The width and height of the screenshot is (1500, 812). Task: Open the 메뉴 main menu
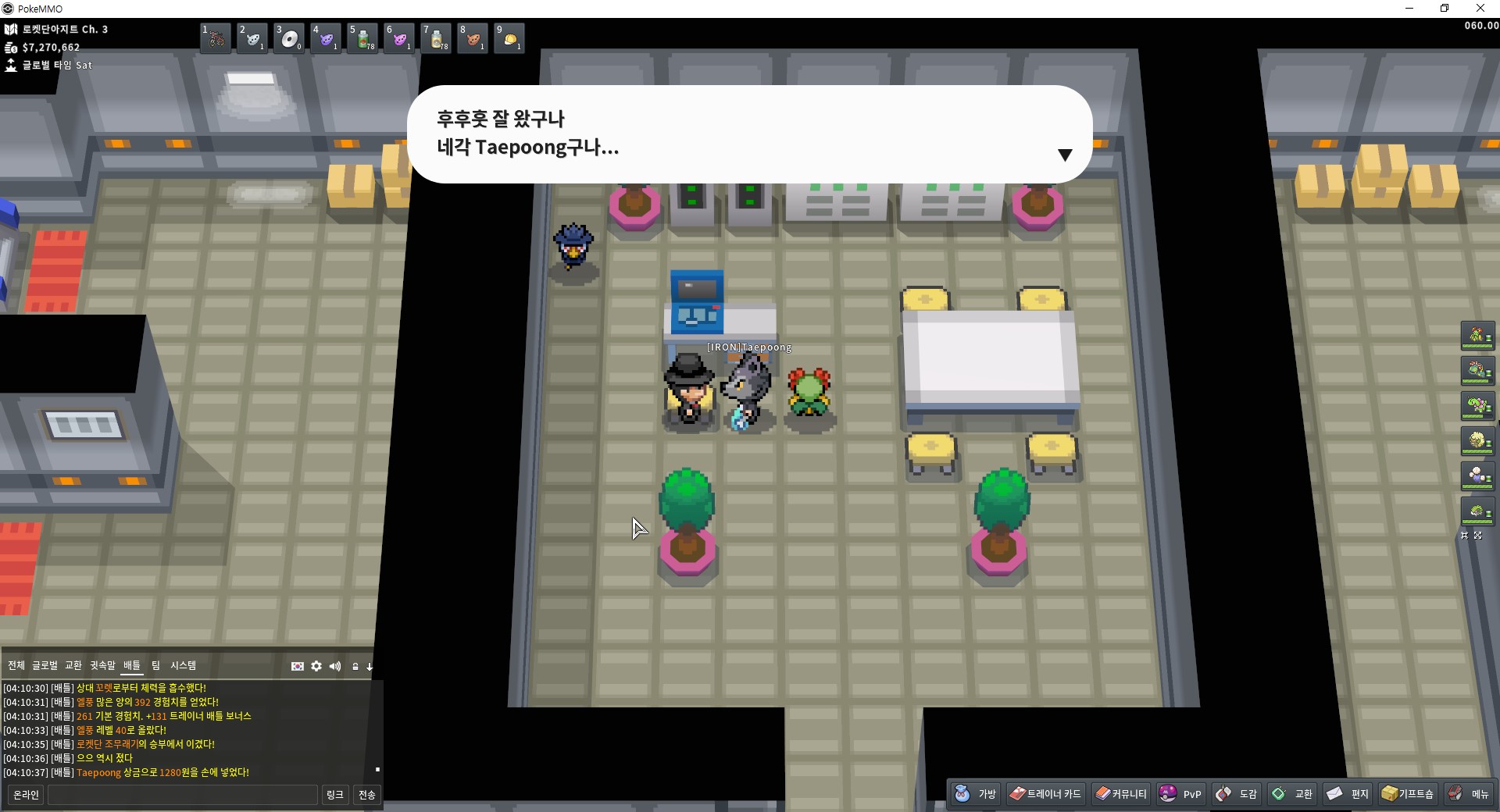coord(1469,794)
